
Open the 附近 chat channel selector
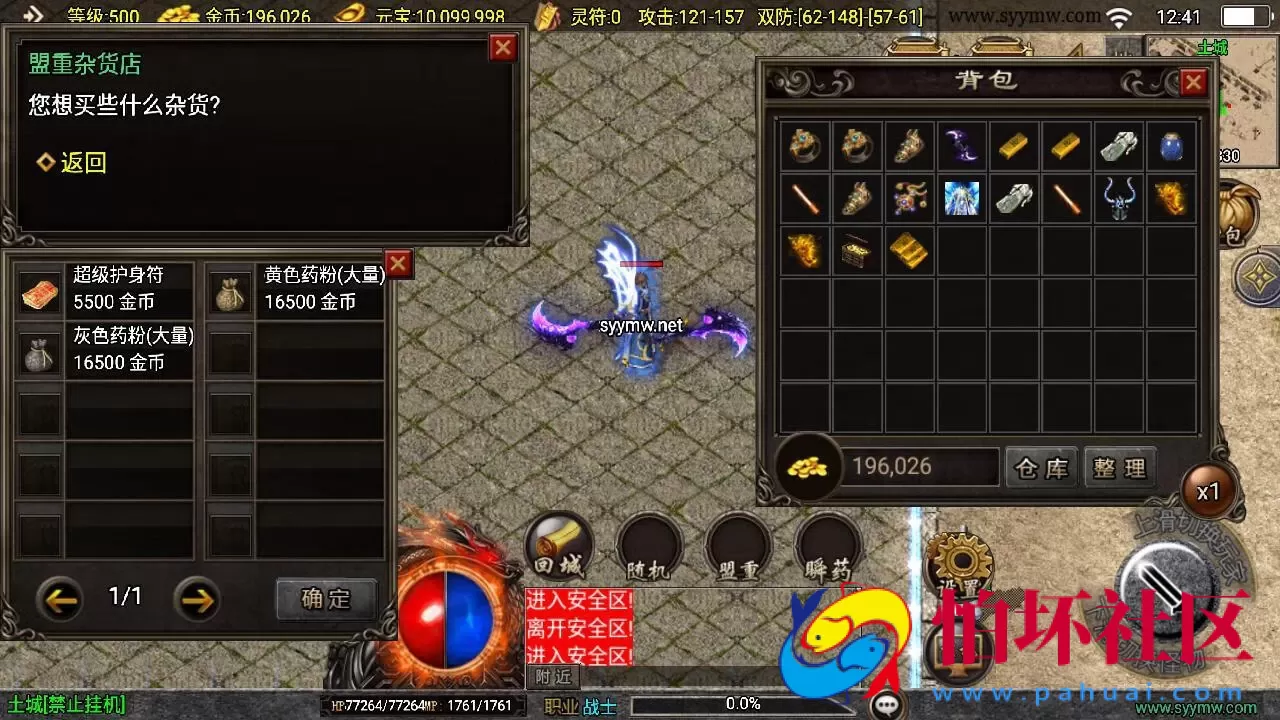pyautogui.click(x=553, y=678)
